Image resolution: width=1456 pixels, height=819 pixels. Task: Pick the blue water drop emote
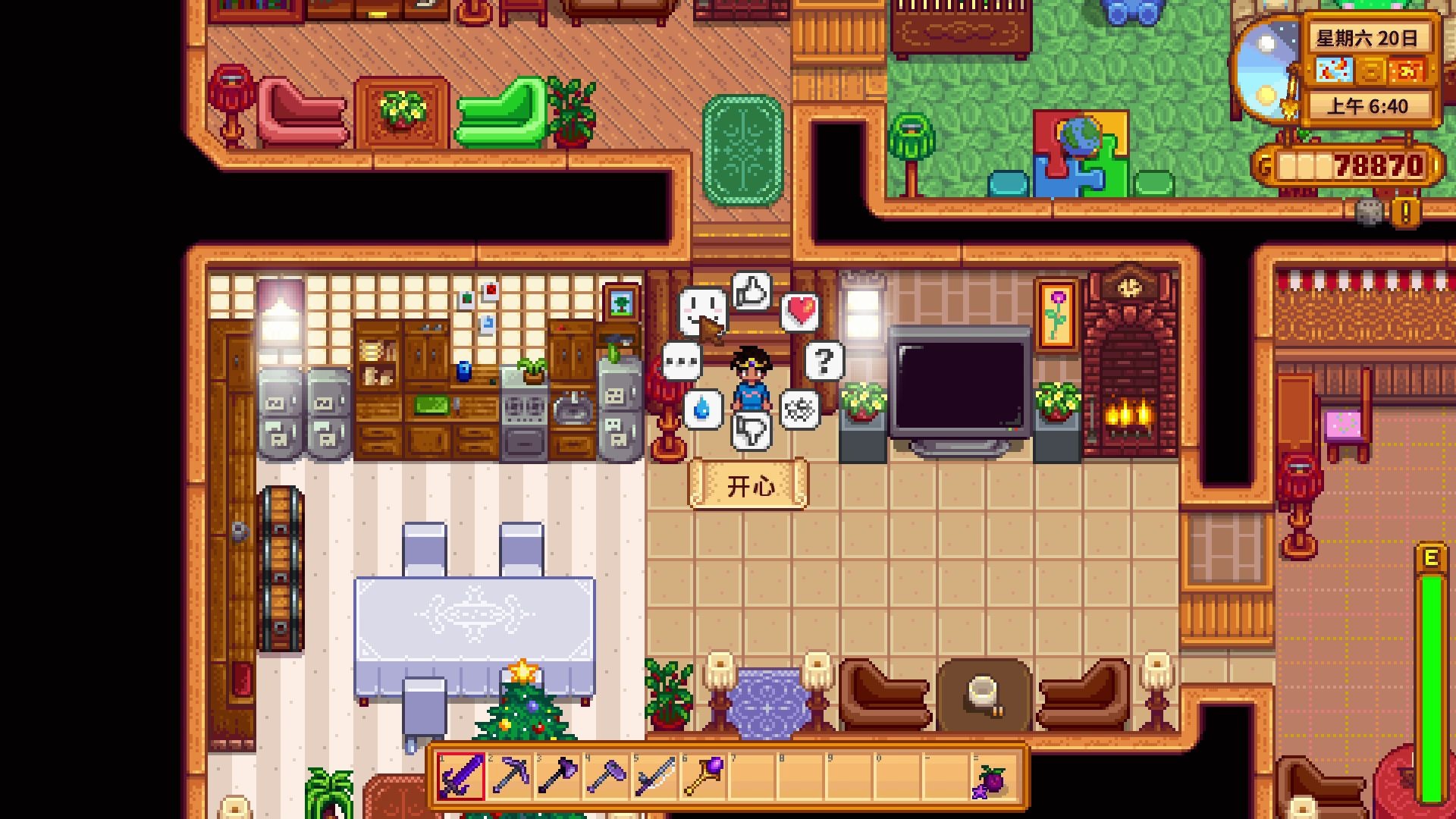[702, 409]
